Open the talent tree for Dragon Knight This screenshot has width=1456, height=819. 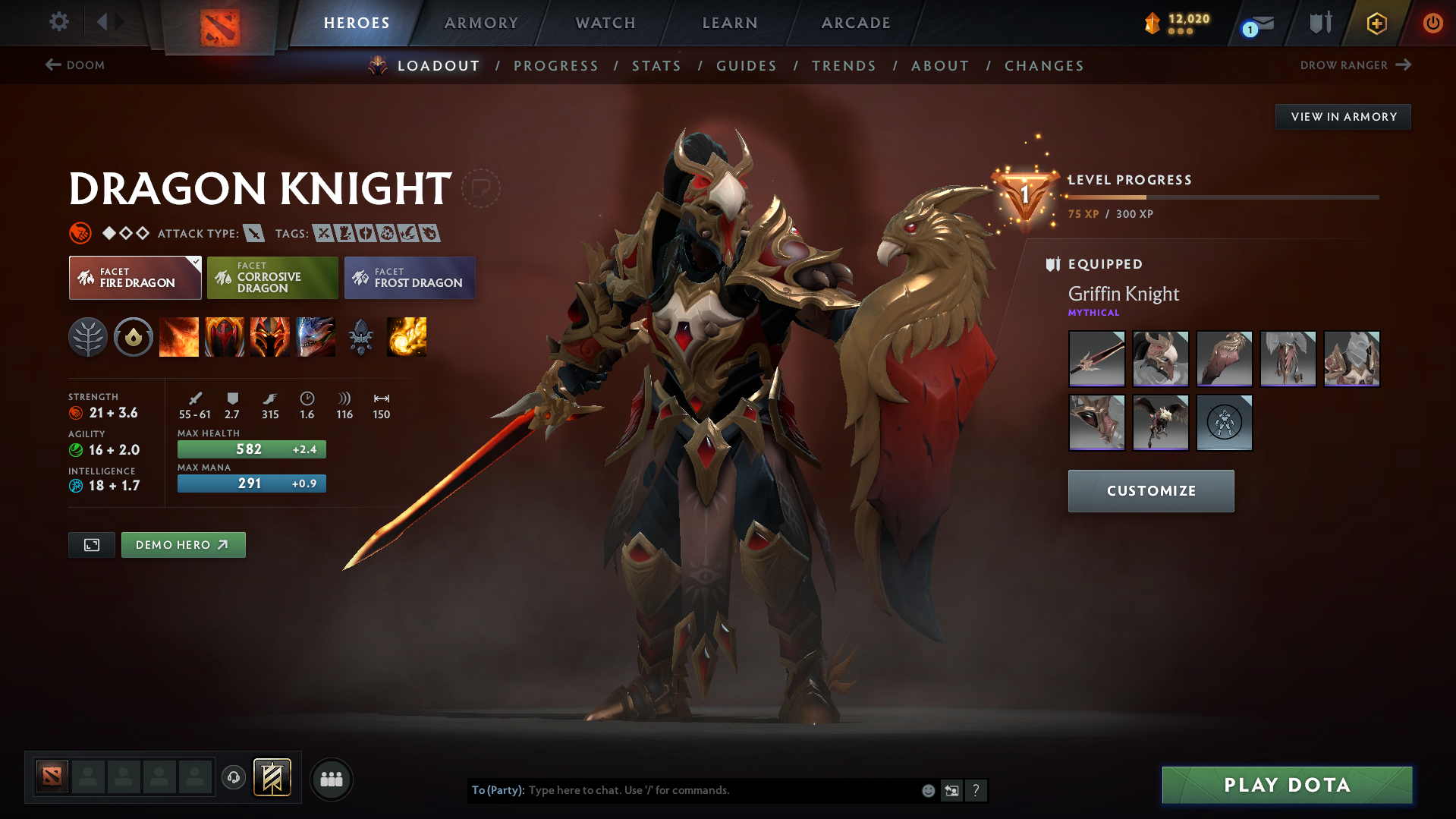click(88, 337)
